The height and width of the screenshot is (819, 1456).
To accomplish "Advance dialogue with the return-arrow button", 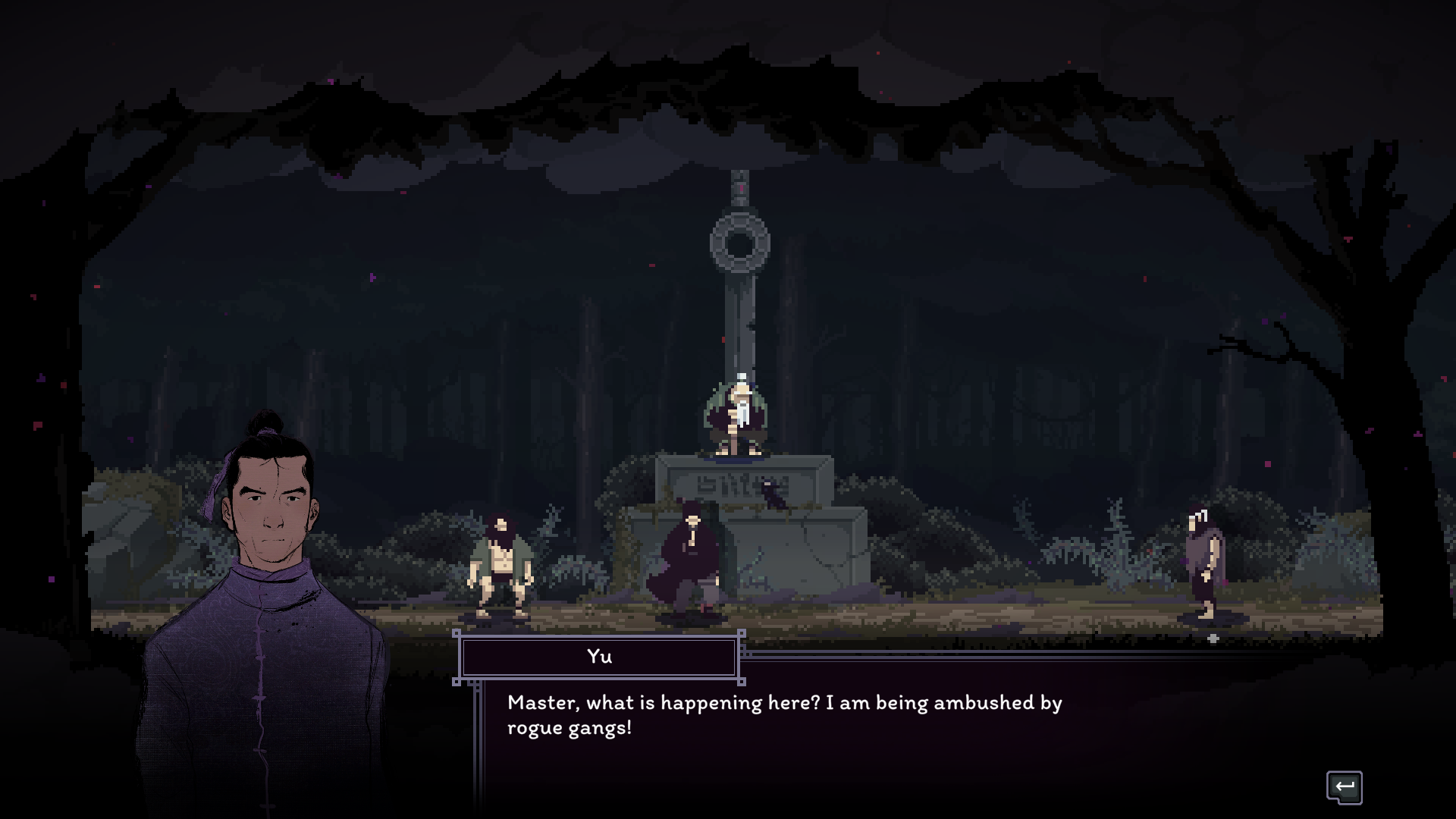I will tap(1344, 786).
